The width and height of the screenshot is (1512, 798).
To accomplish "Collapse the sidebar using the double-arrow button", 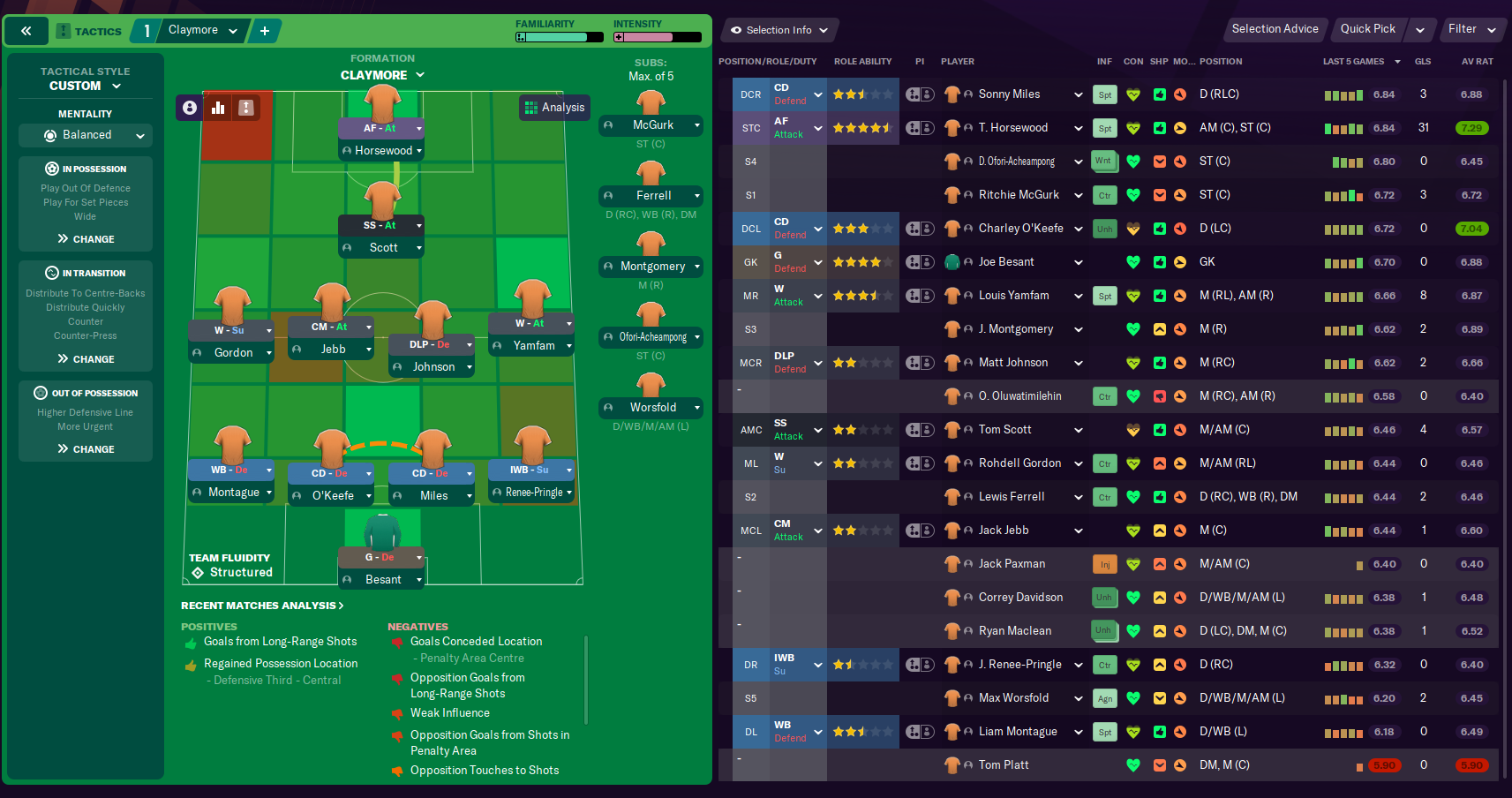I will tap(26, 30).
